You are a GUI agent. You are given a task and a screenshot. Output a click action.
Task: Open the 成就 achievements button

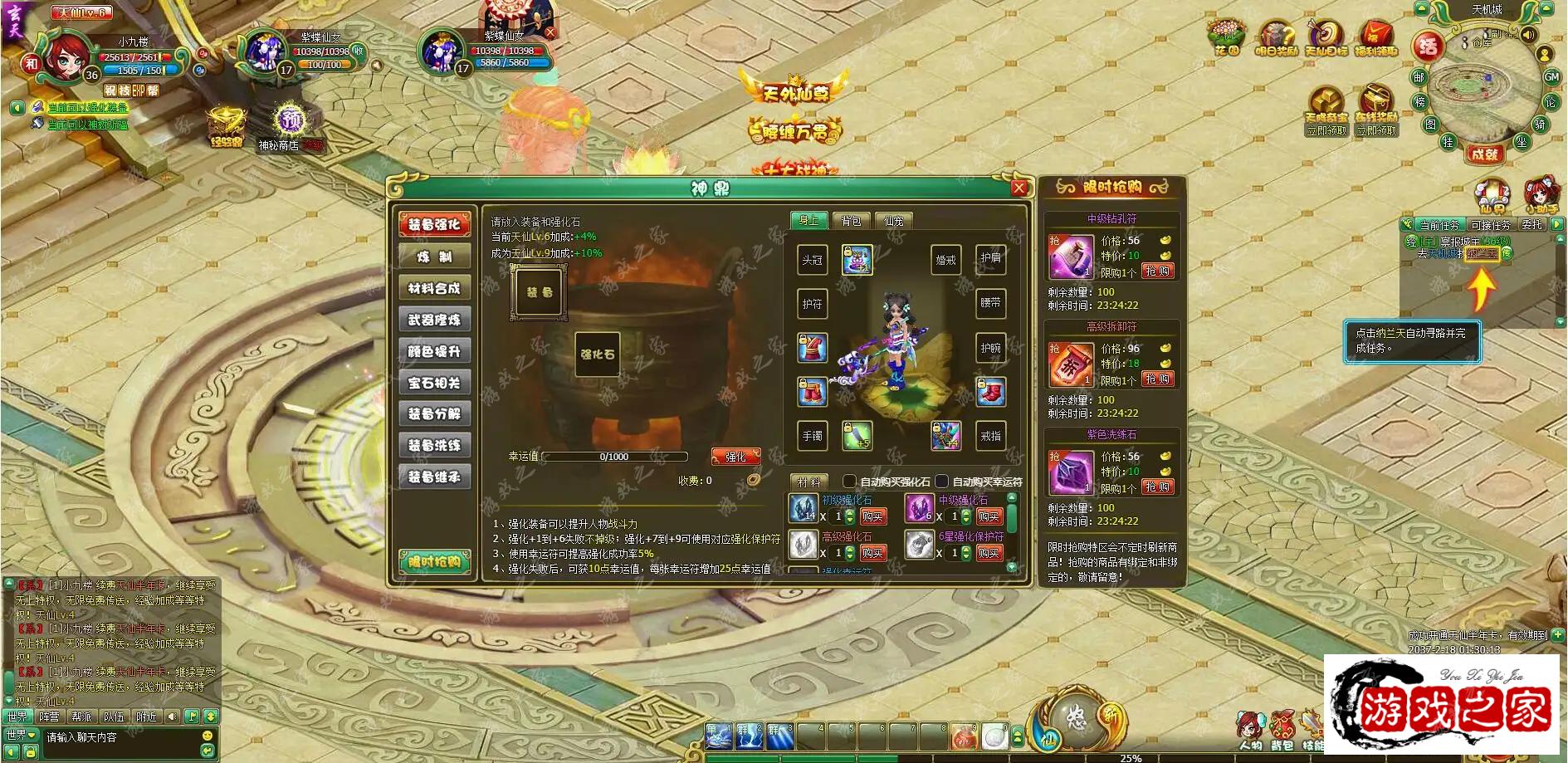(x=1484, y=154)
